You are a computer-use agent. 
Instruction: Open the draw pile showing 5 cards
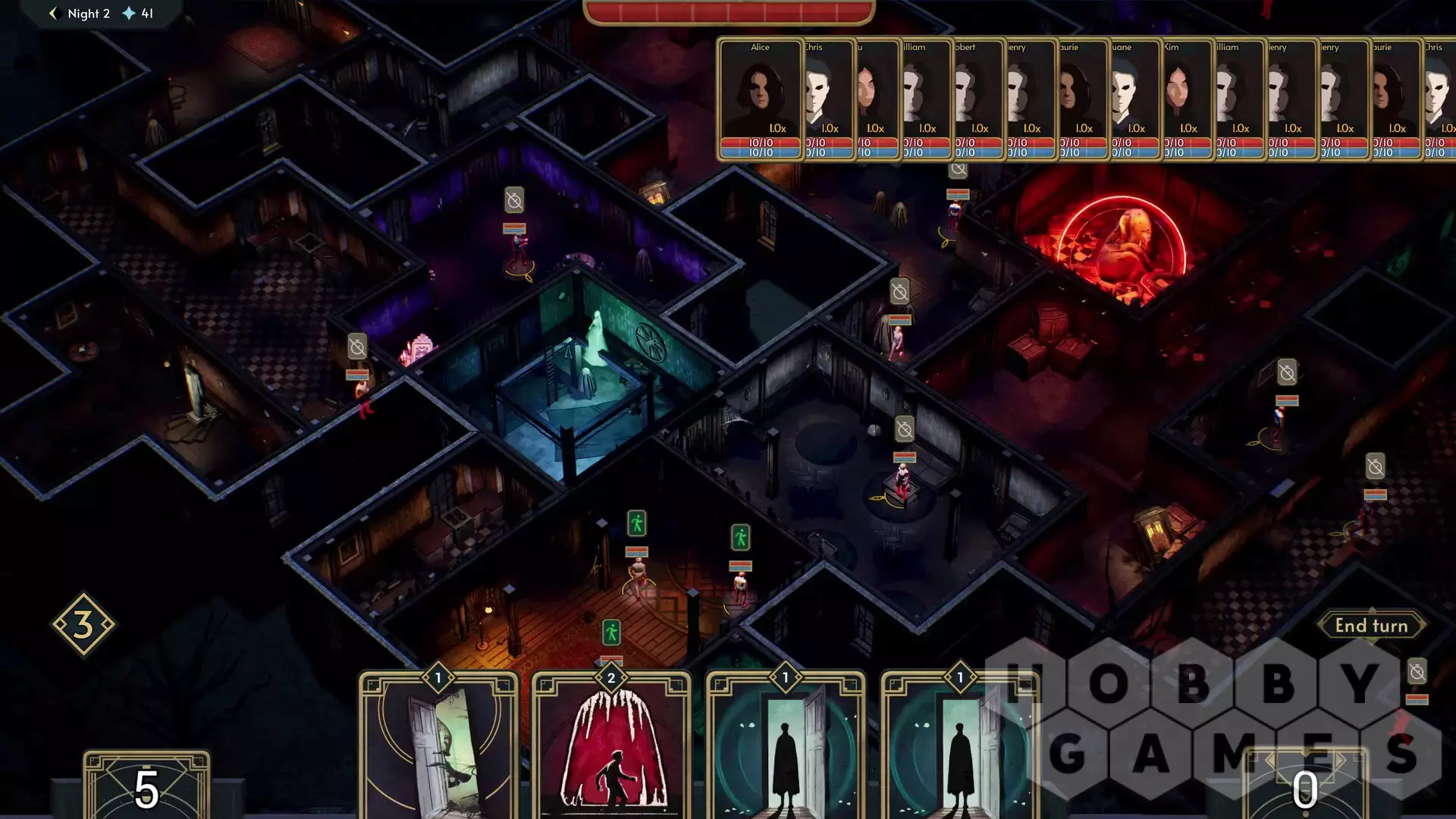pos(146,786)
